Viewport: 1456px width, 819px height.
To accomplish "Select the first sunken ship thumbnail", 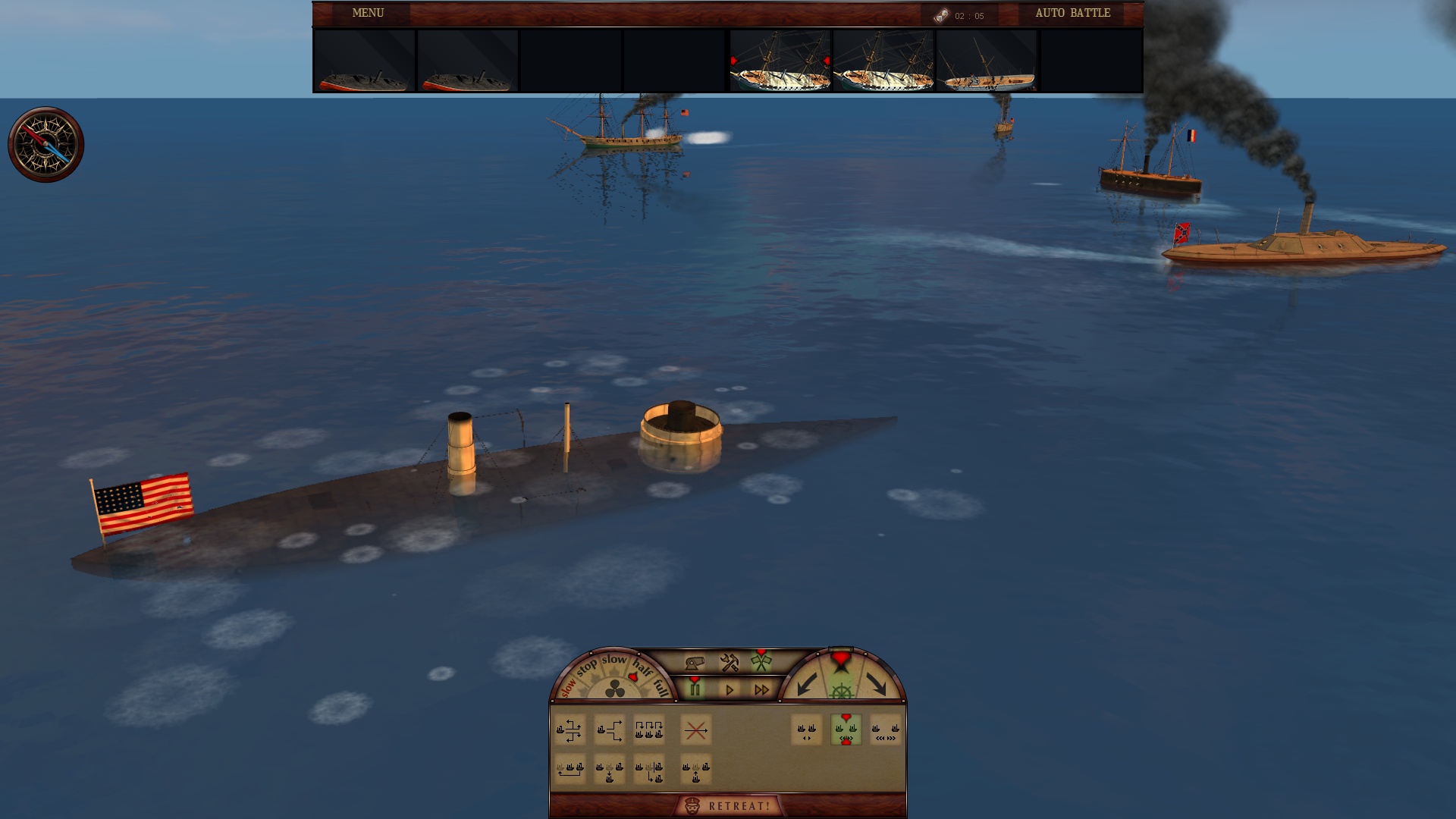I will tap(362, 62).
